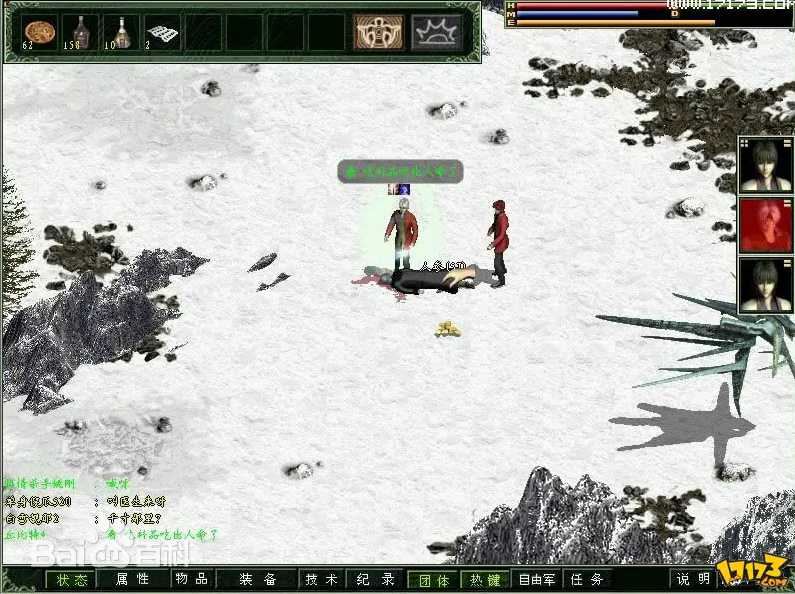795x594 pixels.
Task: Click the 自由军 faction button
Action: point(537,579)
